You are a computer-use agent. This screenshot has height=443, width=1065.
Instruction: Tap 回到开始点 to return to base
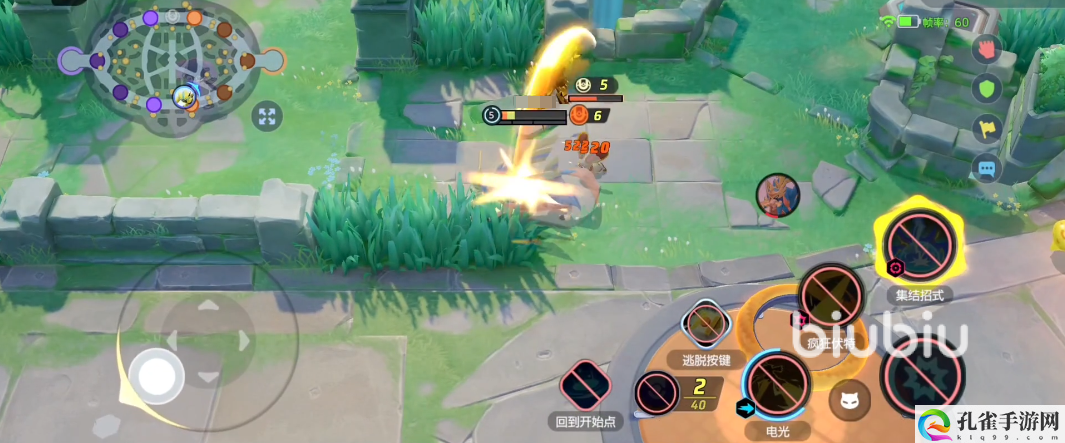586,387
